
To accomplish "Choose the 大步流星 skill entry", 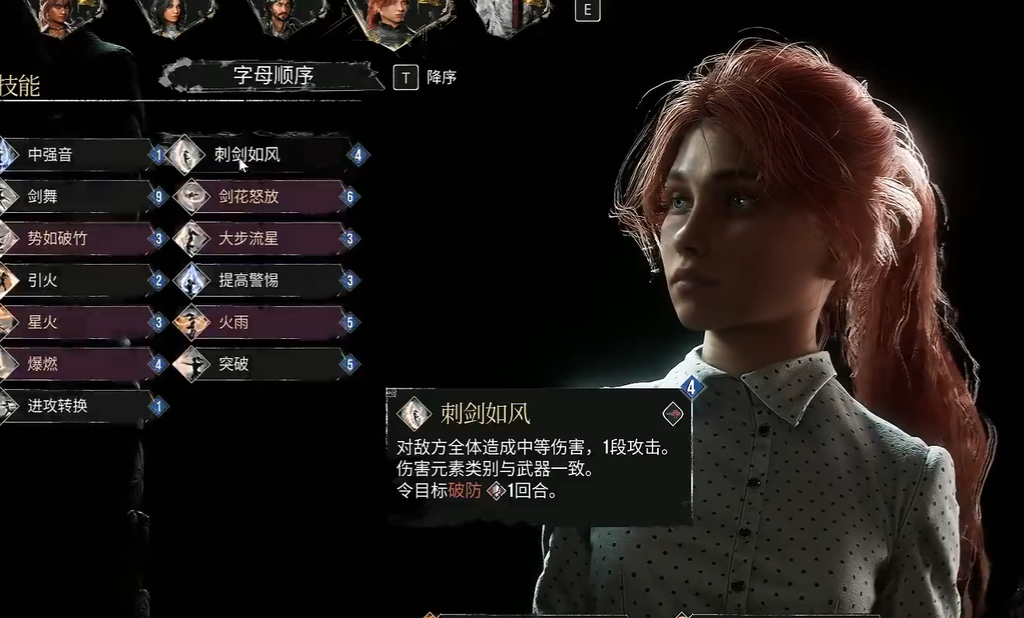I will 265,239.
